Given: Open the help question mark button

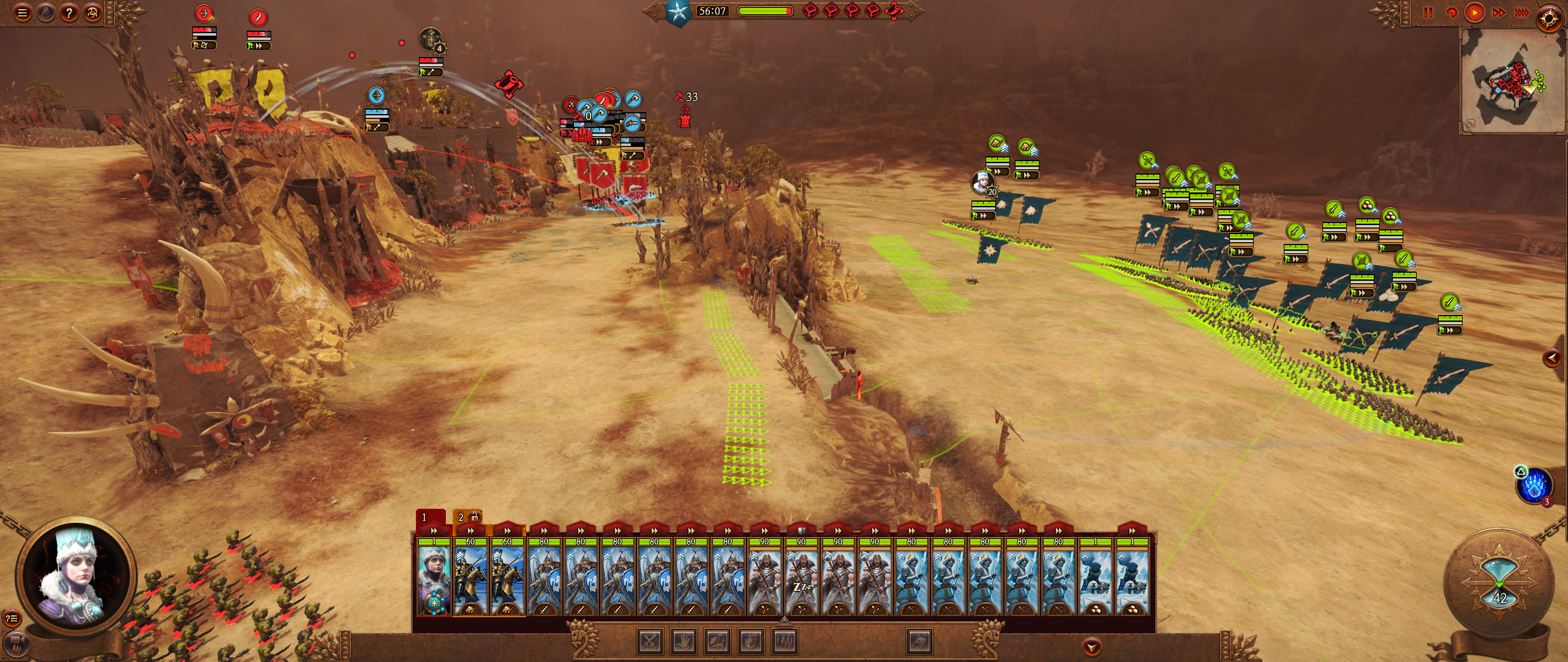Looking at the screenshot, I should point(69,13).
